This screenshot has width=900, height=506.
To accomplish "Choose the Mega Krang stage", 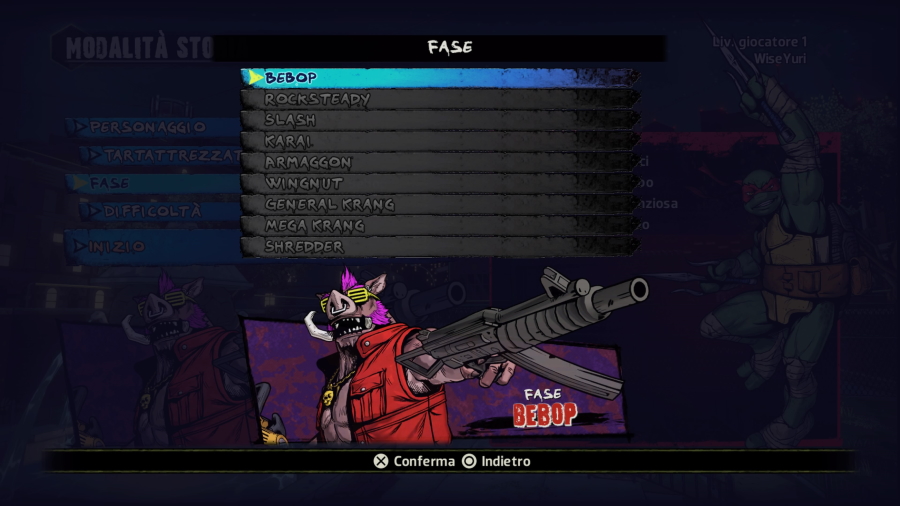I will pos(440,225).
